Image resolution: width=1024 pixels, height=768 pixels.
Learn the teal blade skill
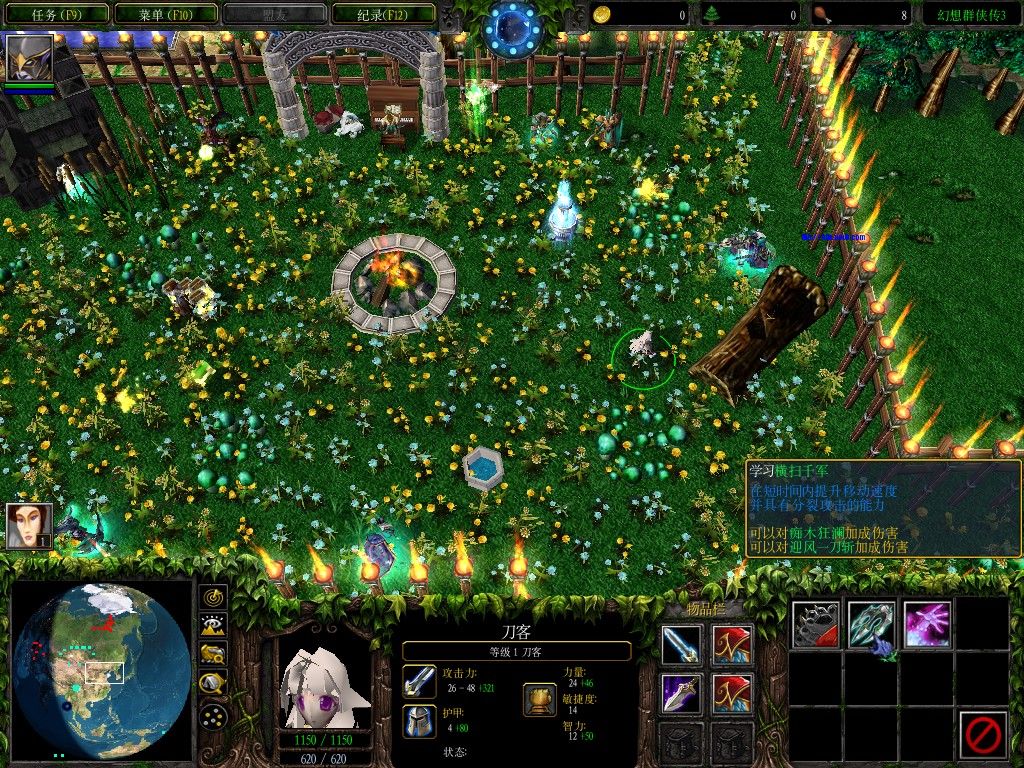(x=872, y=625)
